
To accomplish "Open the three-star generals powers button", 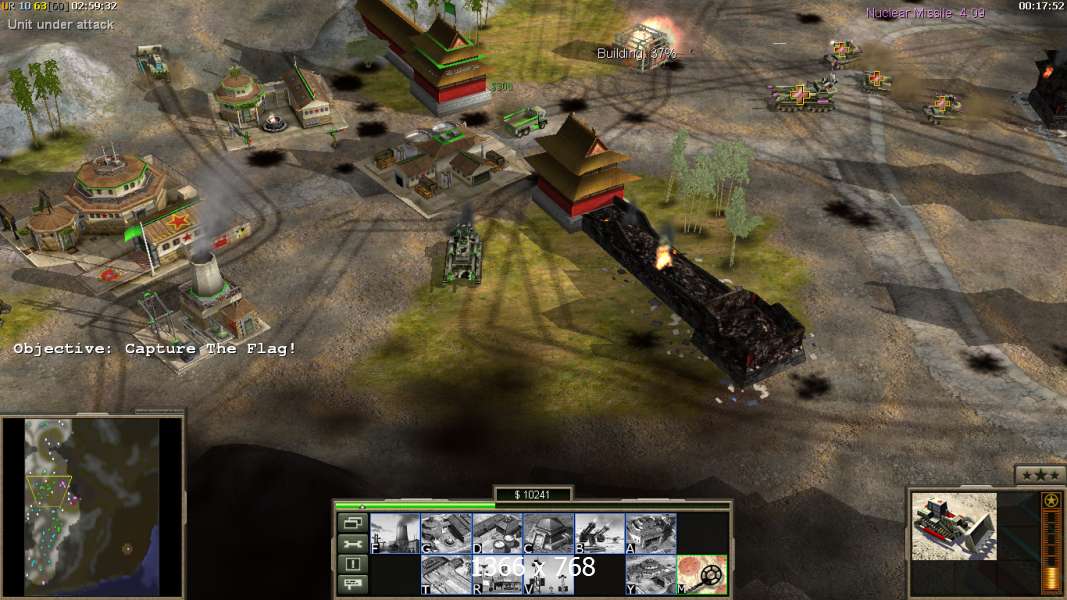I will click(x=1040, y=475).
